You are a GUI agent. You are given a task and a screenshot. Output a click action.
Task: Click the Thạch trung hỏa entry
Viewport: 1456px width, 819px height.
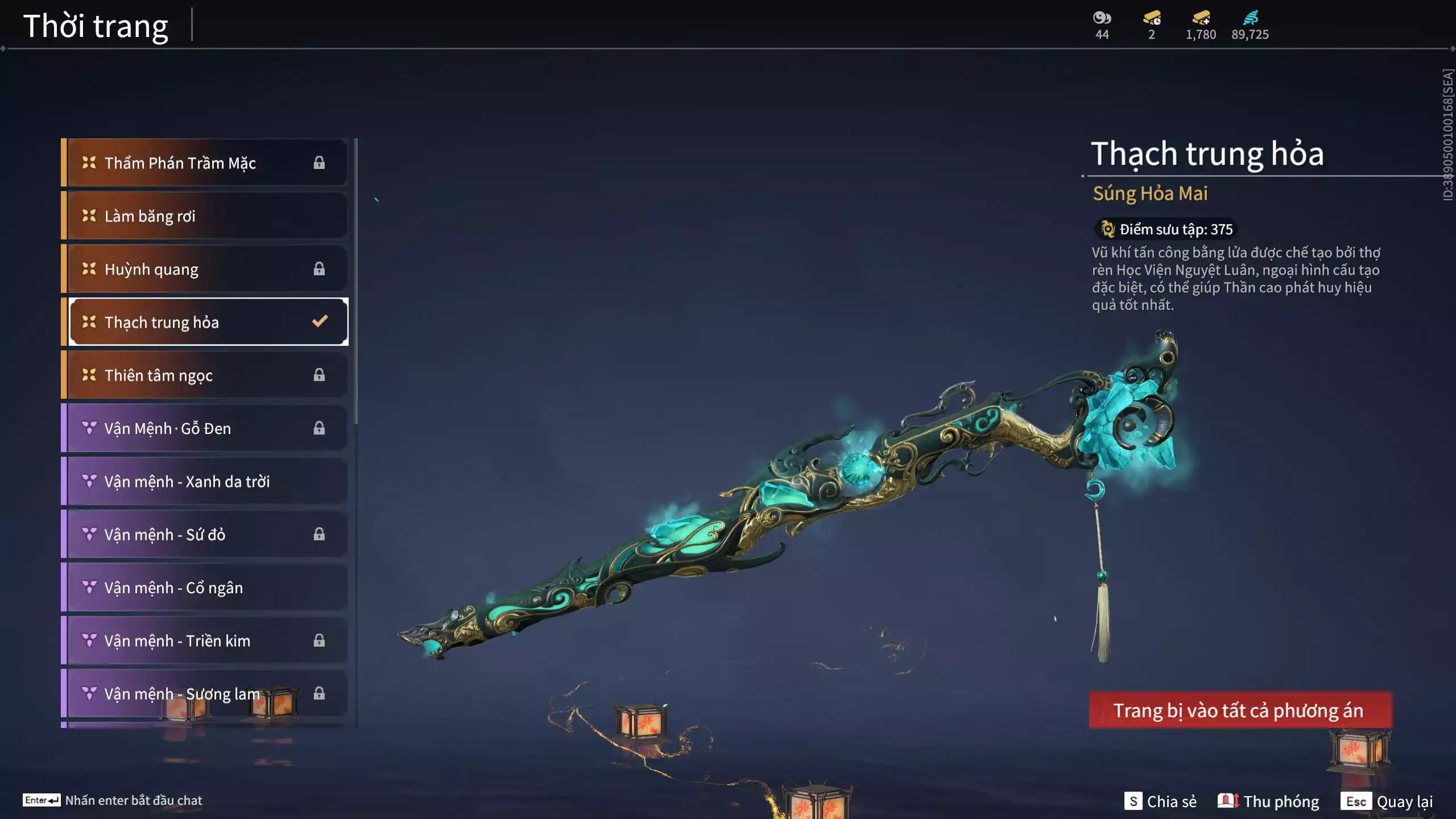pos(208,322)
